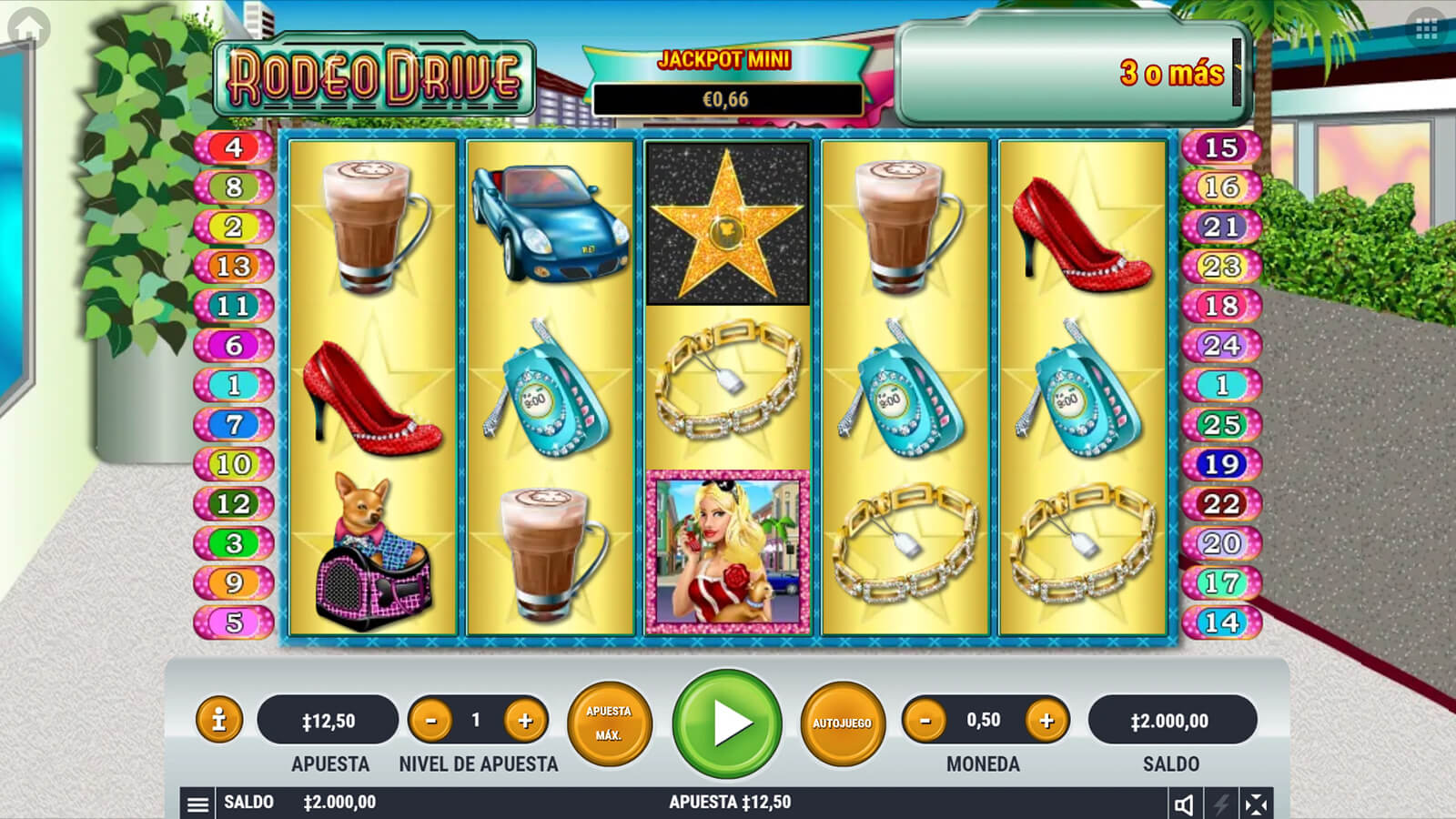This screenshot has width=1456, height=819.
Task: Activate the lightning bolt quick spin
Action: point(1220,804)
